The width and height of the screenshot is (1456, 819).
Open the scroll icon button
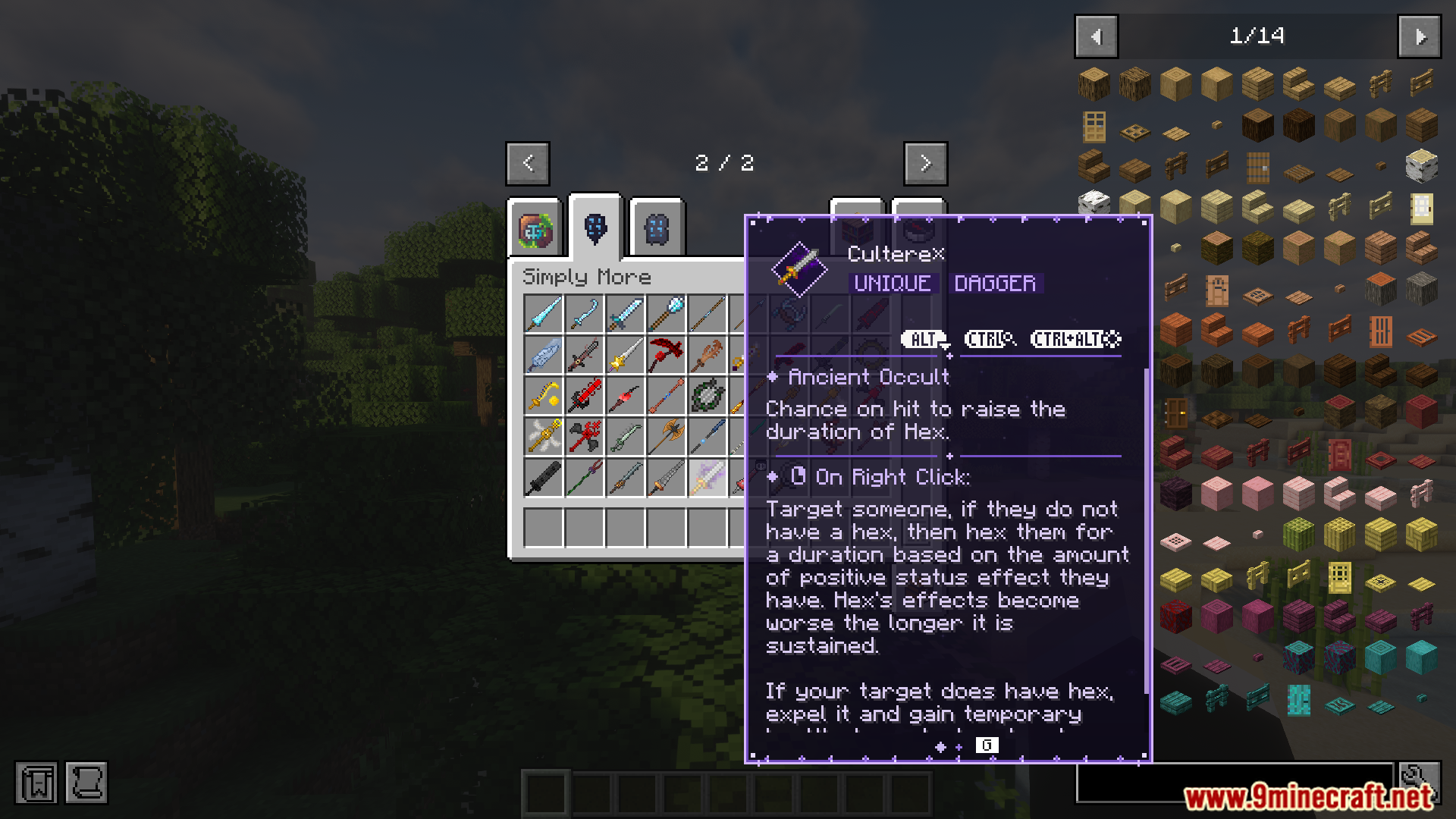point(86,783)
